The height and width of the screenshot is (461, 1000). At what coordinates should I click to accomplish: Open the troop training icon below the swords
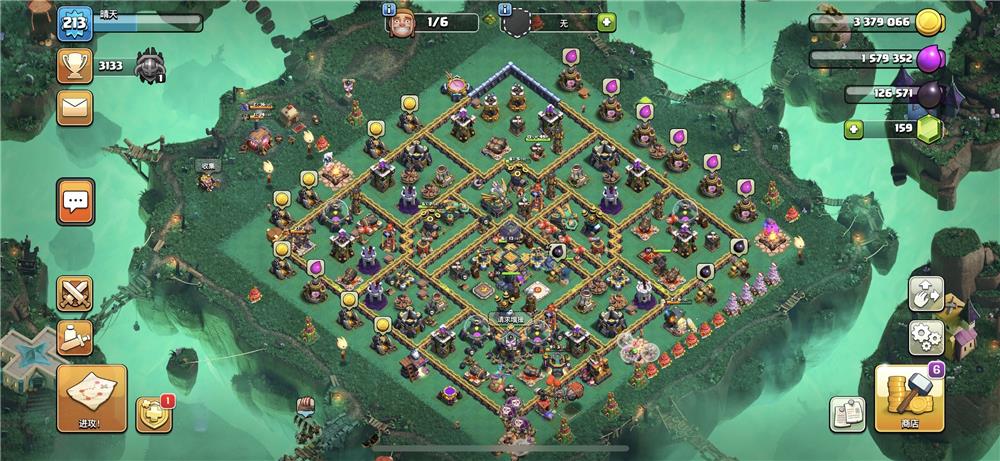coord(74,338)
